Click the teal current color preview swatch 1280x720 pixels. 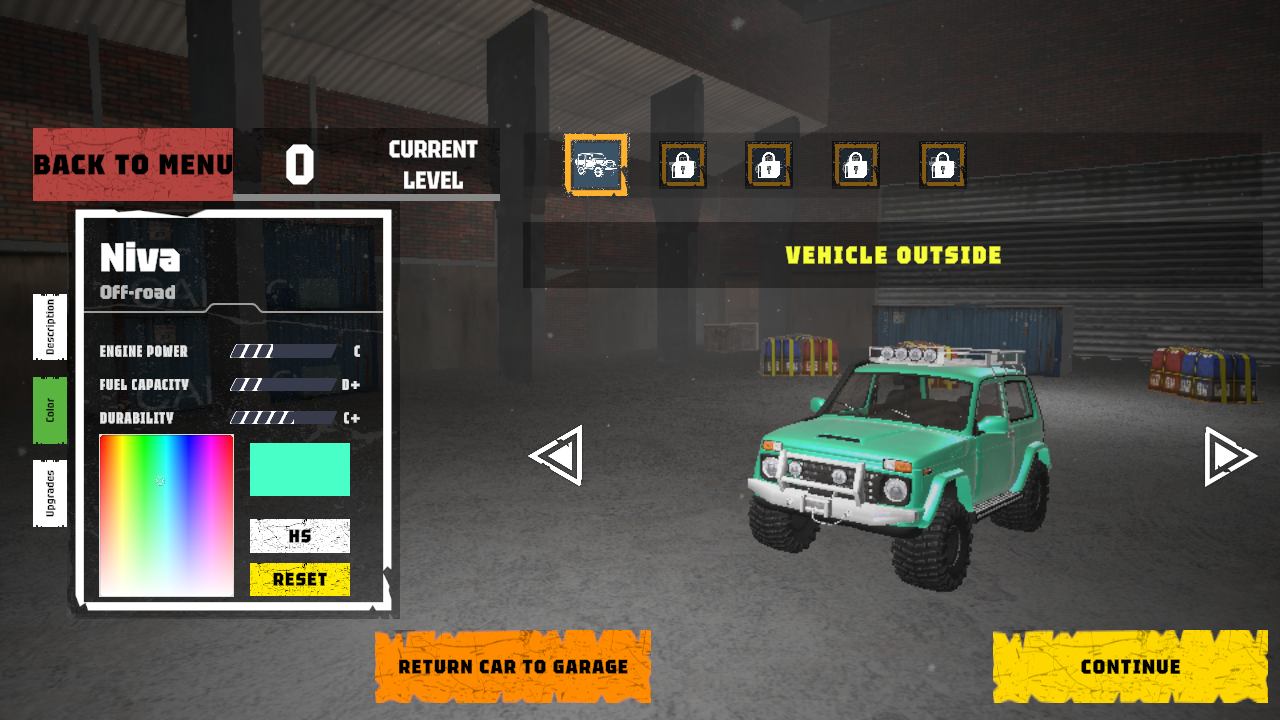pyautogui.click(x=299, y=470)
